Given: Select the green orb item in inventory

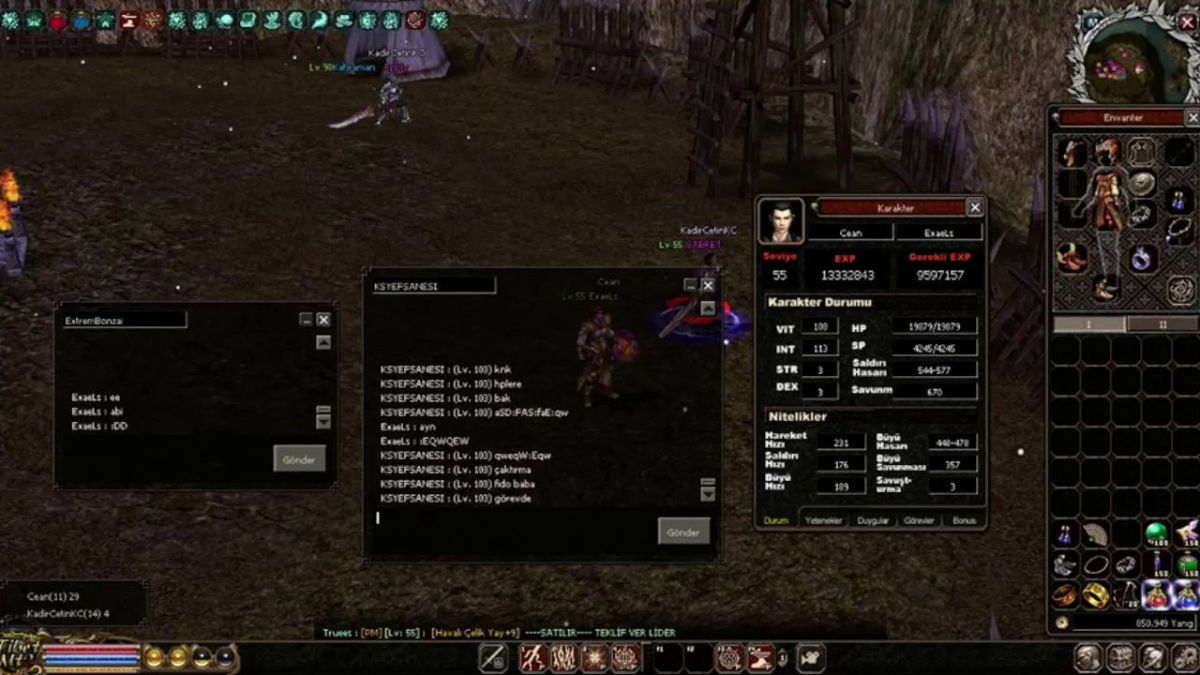Looking at the screenshot, I should click(x=1156, y=533).
